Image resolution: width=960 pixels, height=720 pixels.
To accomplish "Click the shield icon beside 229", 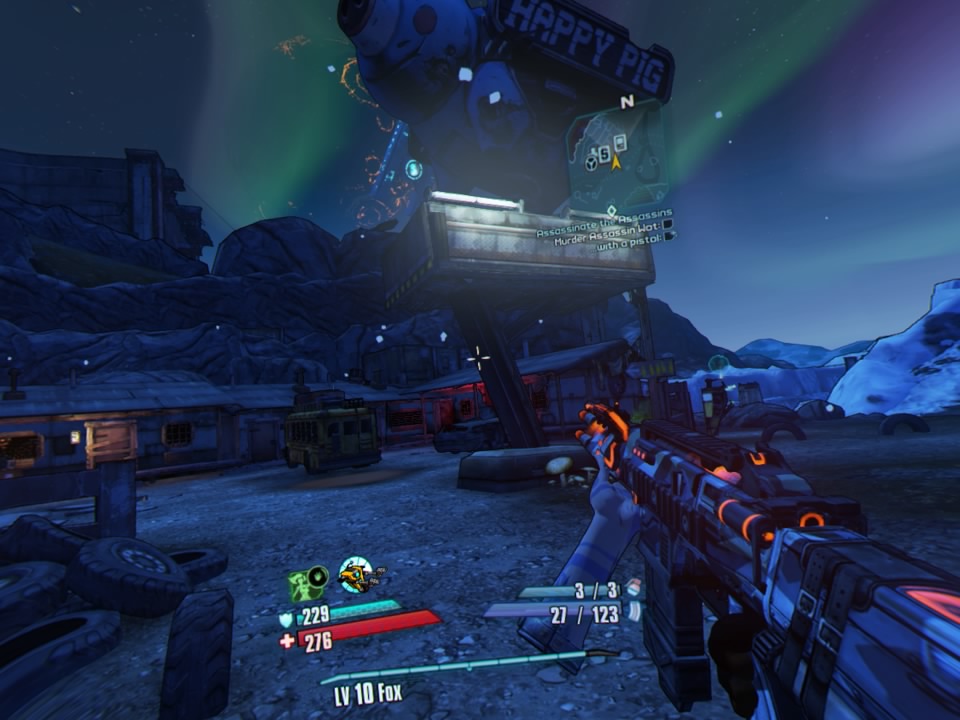I will coord(286,619).
